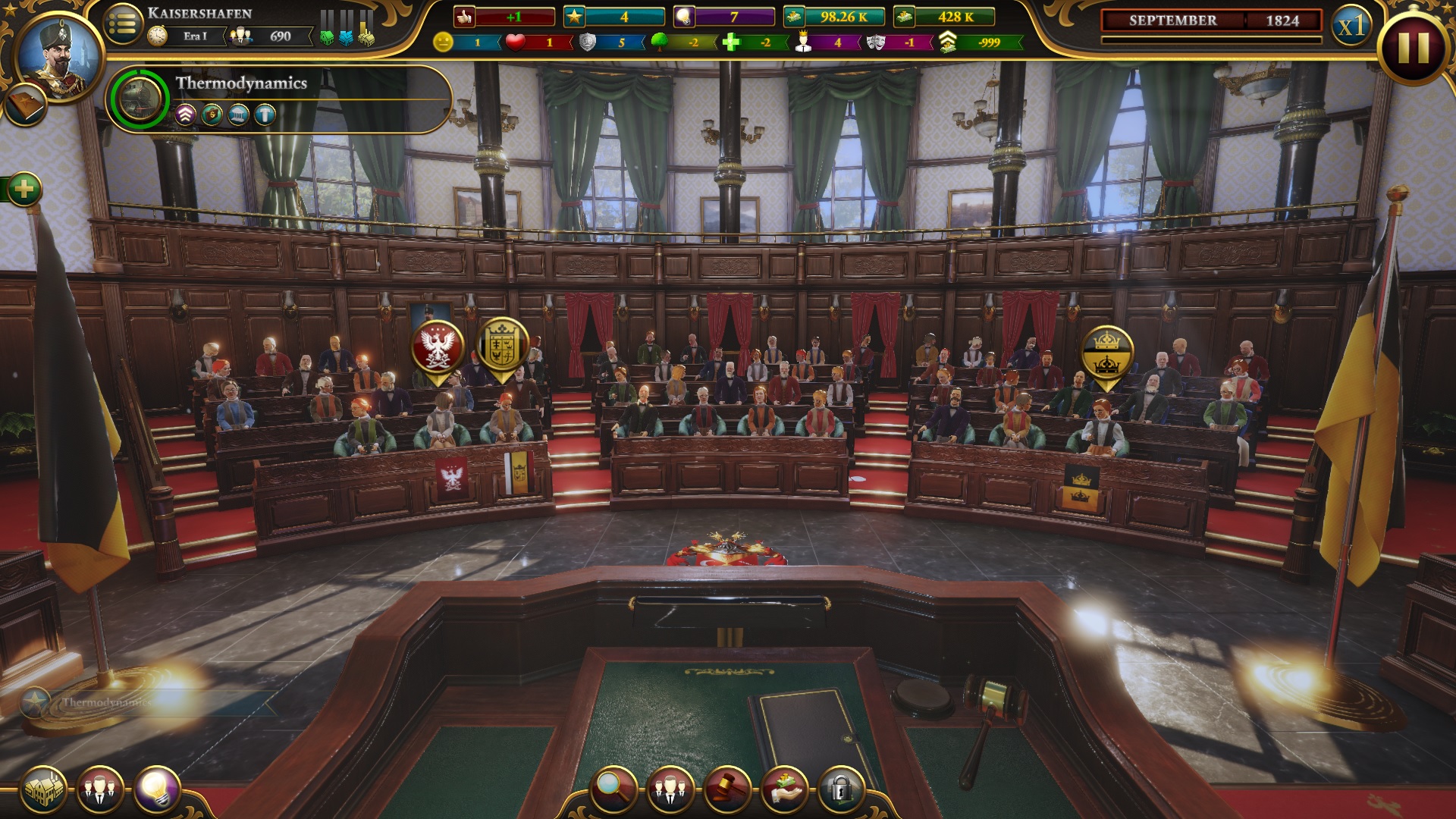Change game speed via the x1 button
1456x819 pixels.
pyautogui.click(x=1351, y=27)
